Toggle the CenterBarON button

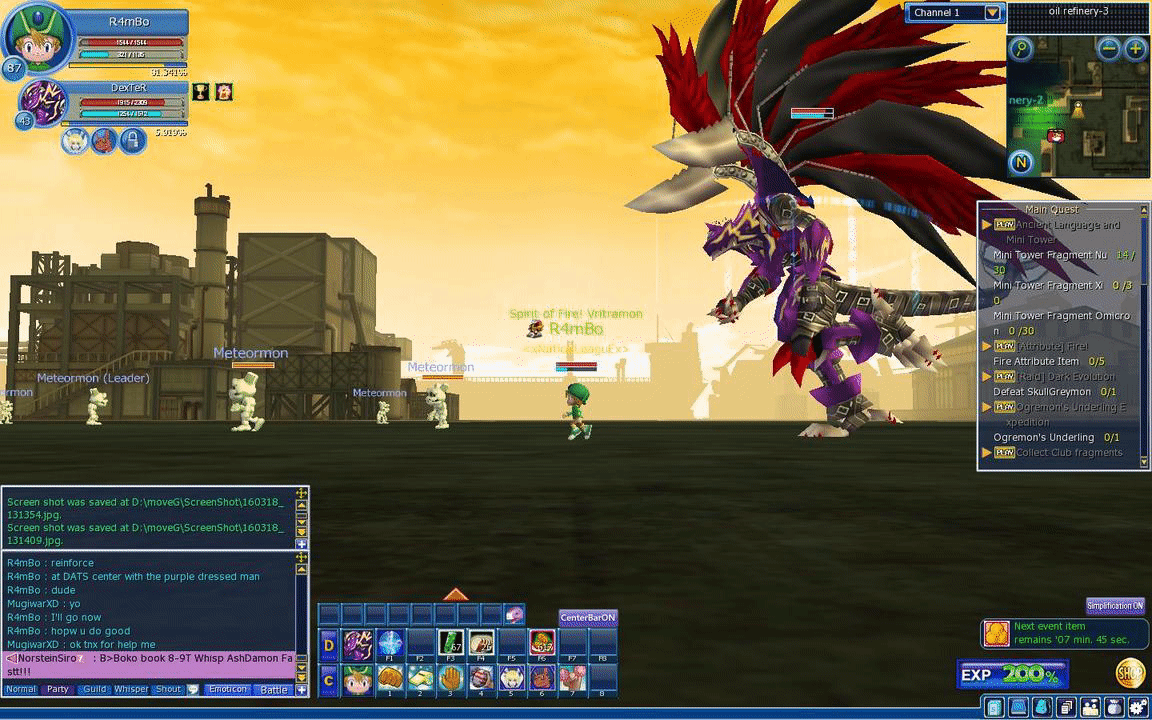pos(588,618)
